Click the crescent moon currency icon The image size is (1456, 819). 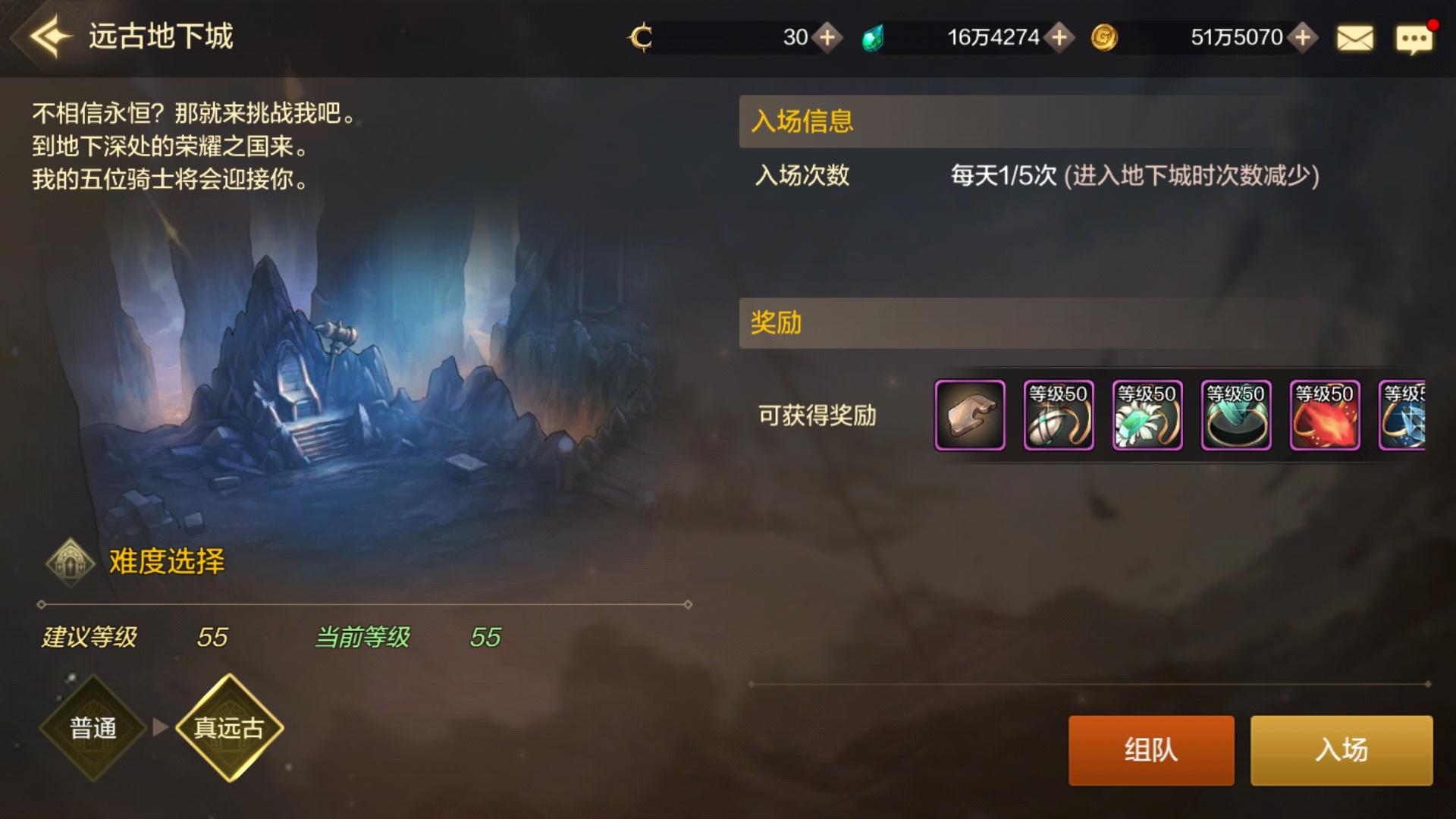[x=641, y=36]
